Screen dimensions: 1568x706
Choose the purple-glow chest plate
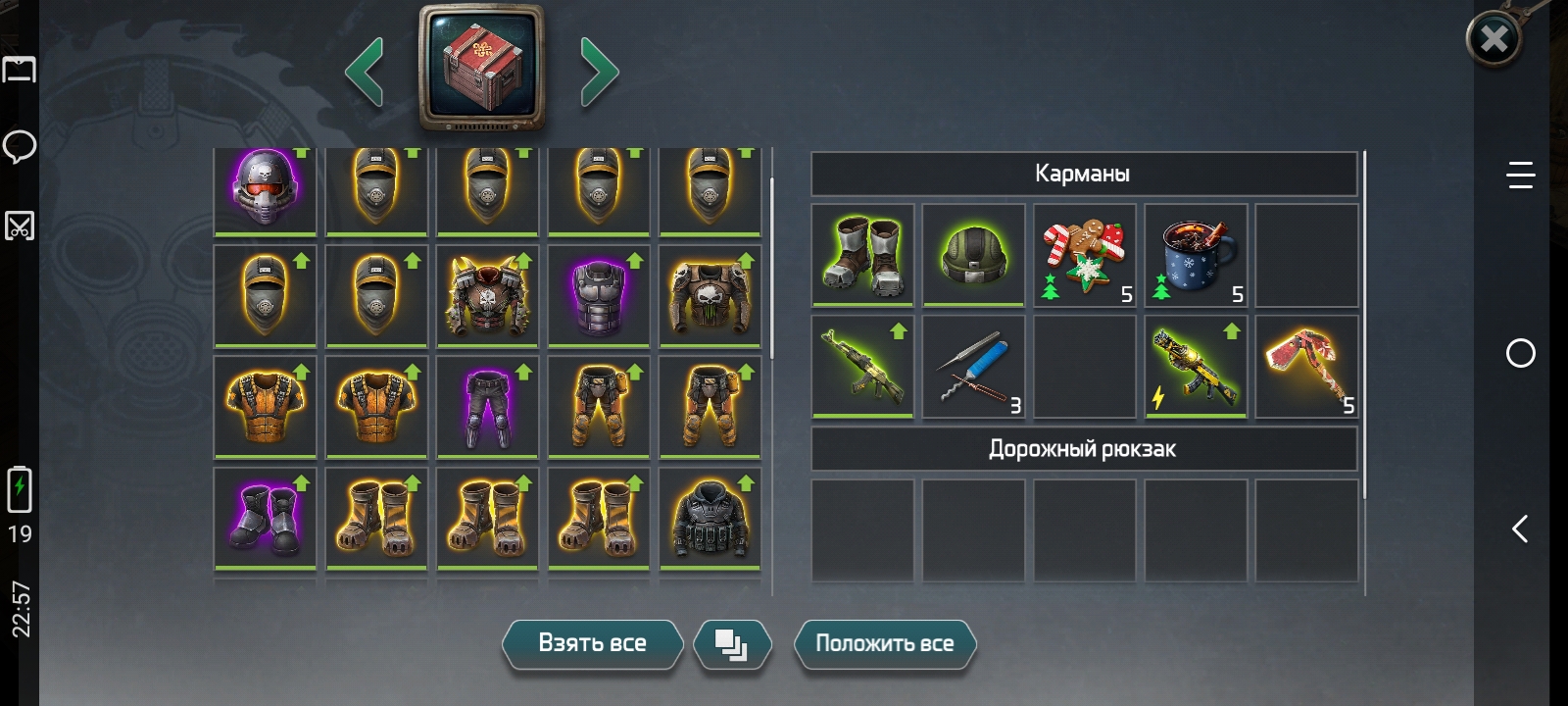coord(598,295)
